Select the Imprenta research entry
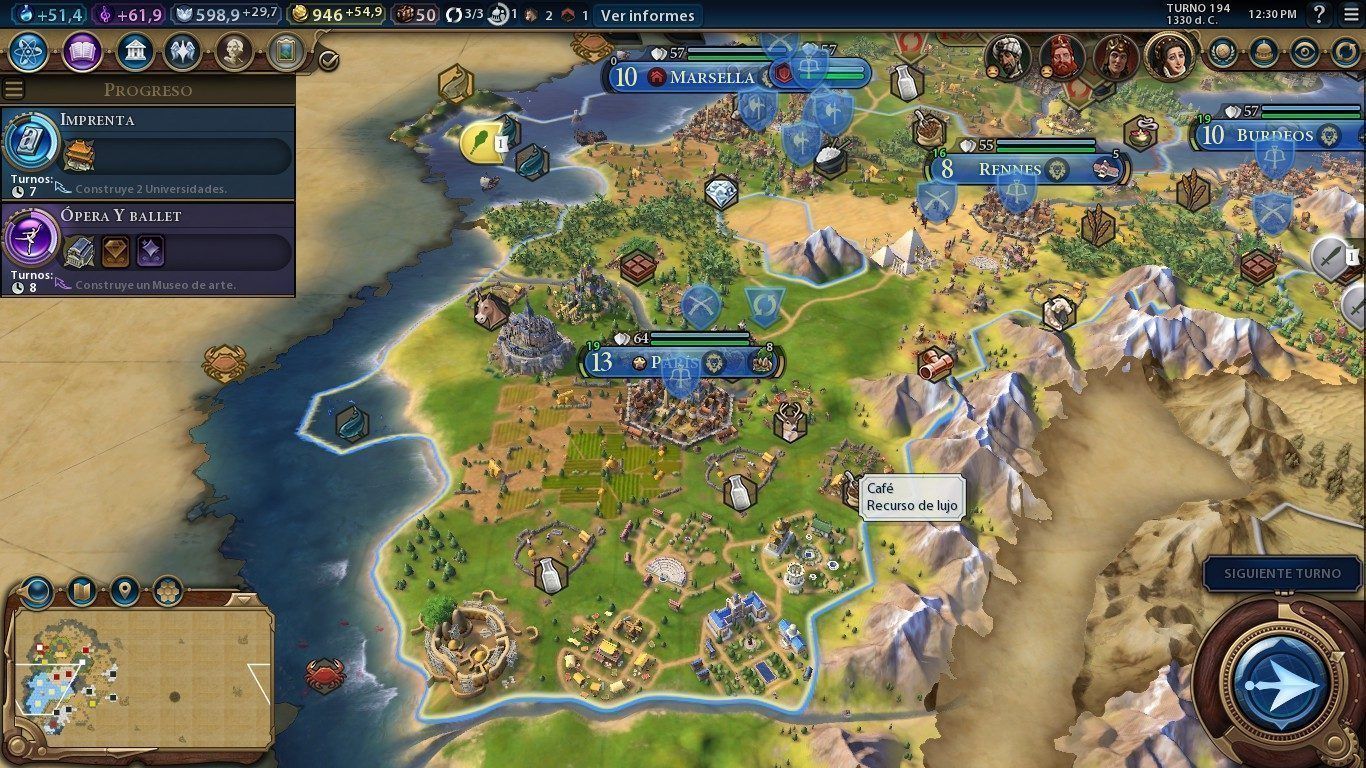 tap(148, 151)
